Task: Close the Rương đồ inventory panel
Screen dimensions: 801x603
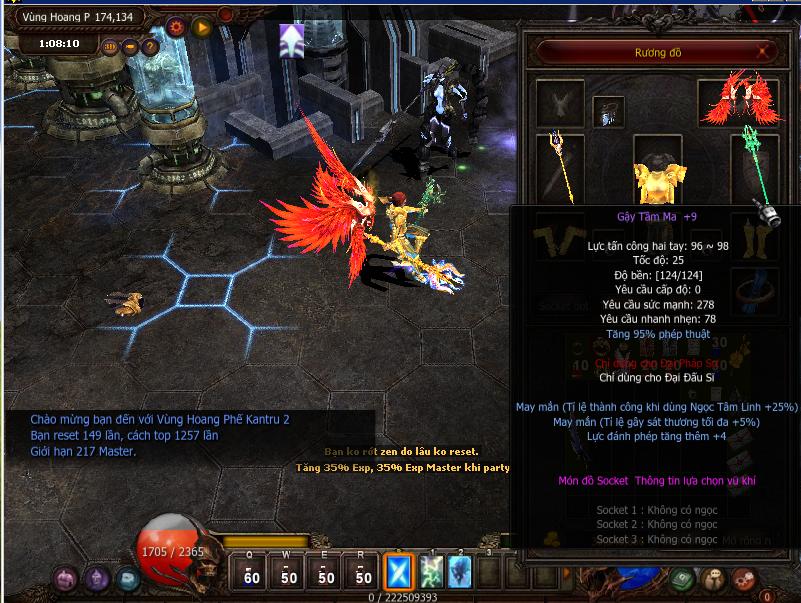Action: (764, 51)
